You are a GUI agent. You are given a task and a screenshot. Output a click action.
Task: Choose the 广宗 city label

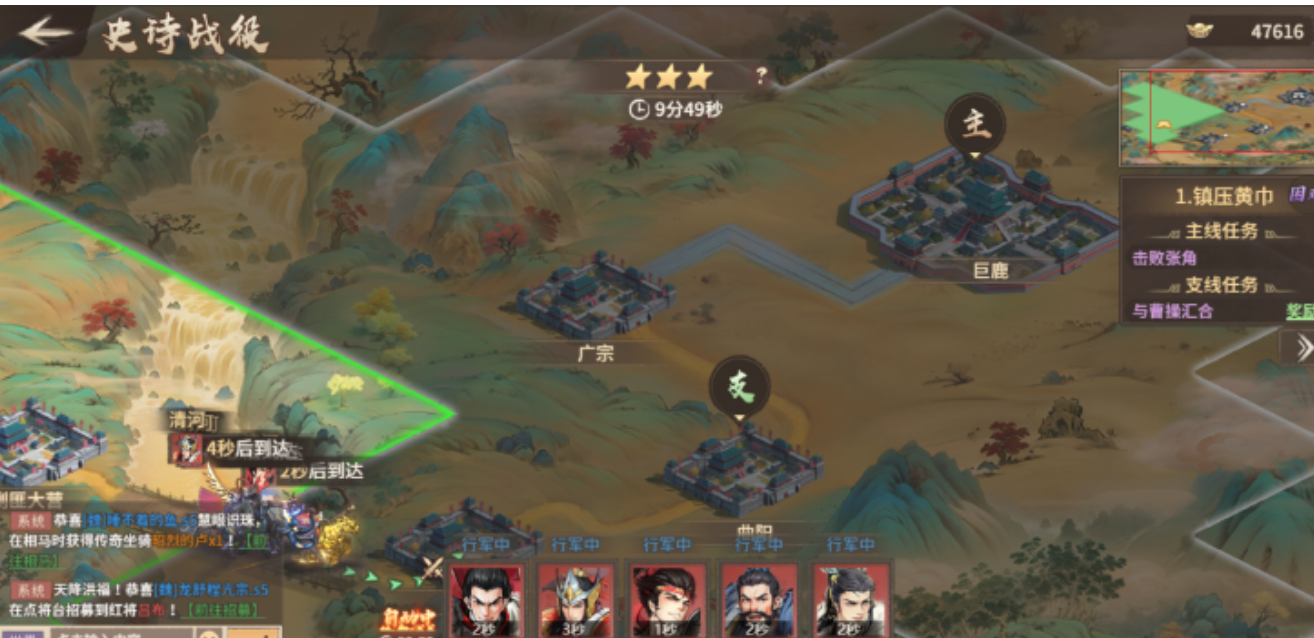[596, 353]
